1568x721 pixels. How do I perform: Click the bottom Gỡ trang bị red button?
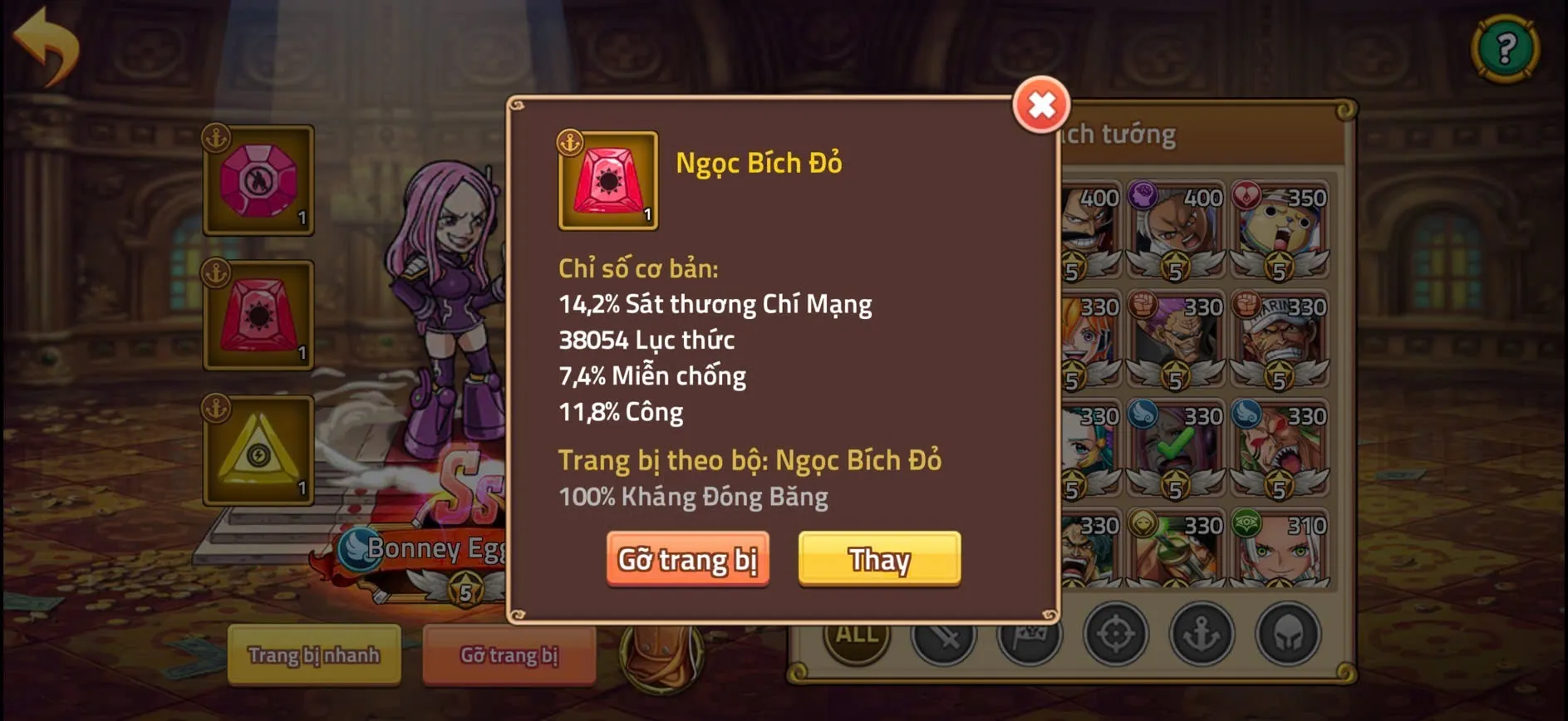click(509, 656)
